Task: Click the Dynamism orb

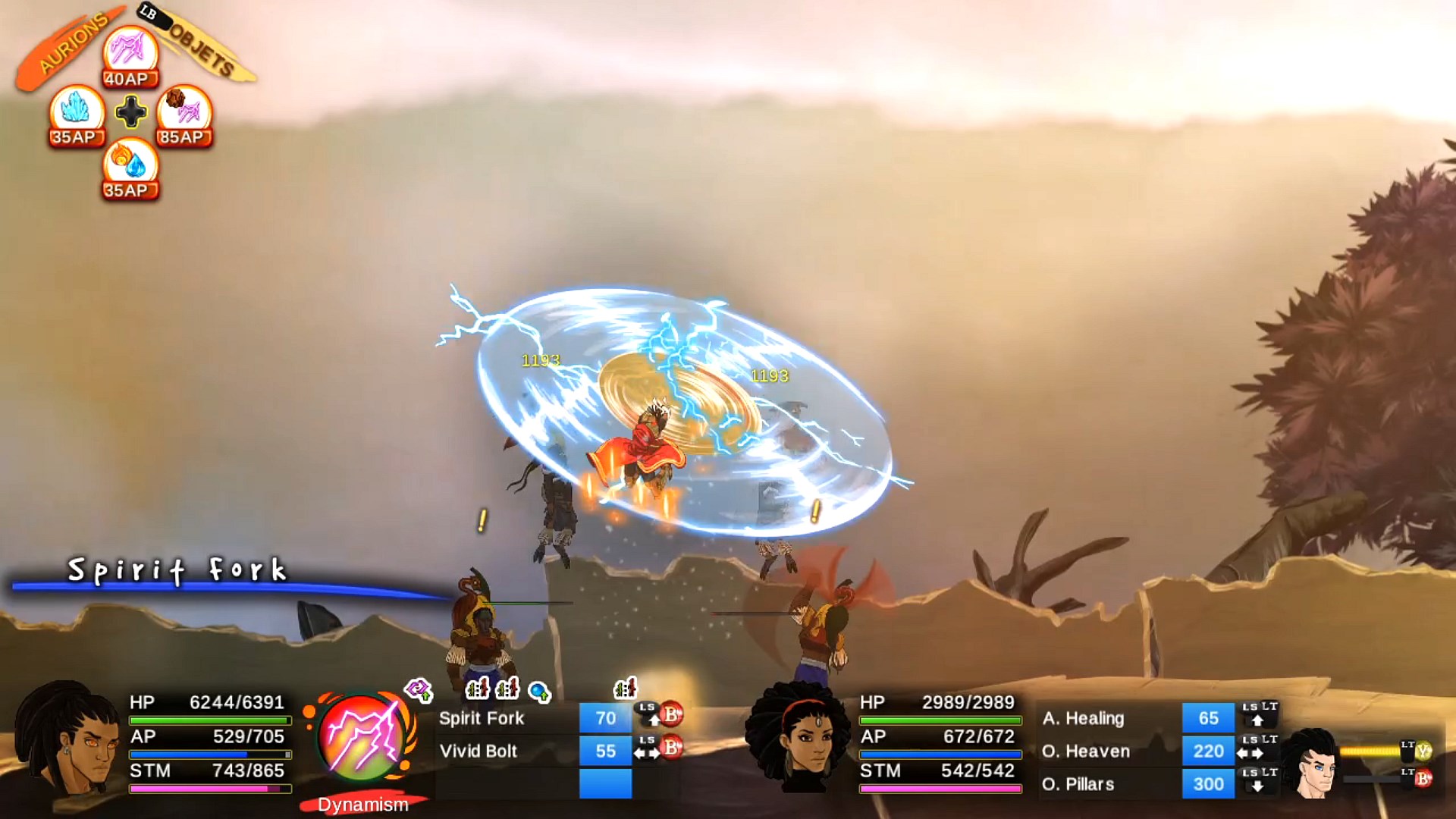Action: pos(362,737)
